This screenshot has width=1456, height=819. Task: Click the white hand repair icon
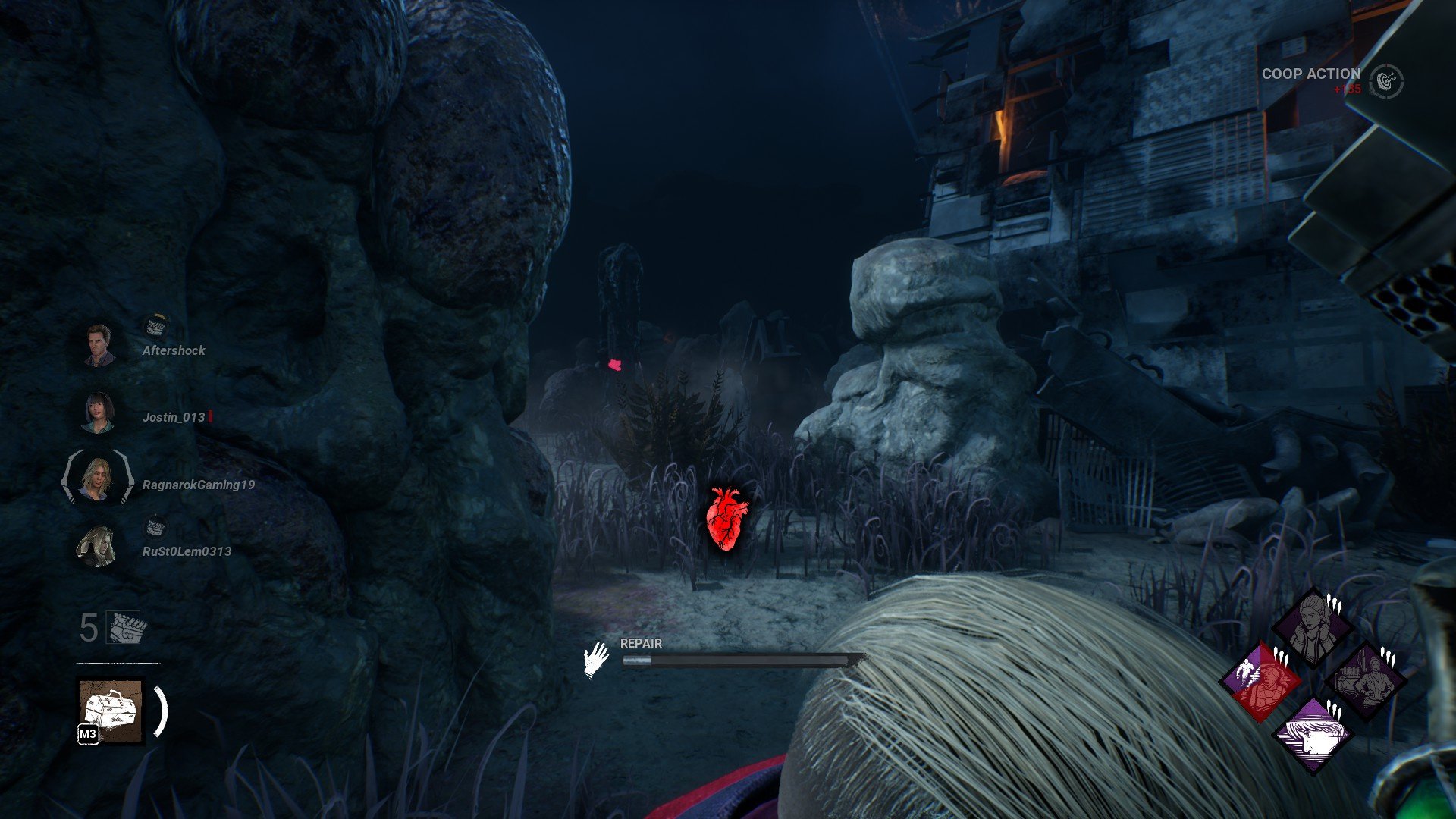[597, 659]
